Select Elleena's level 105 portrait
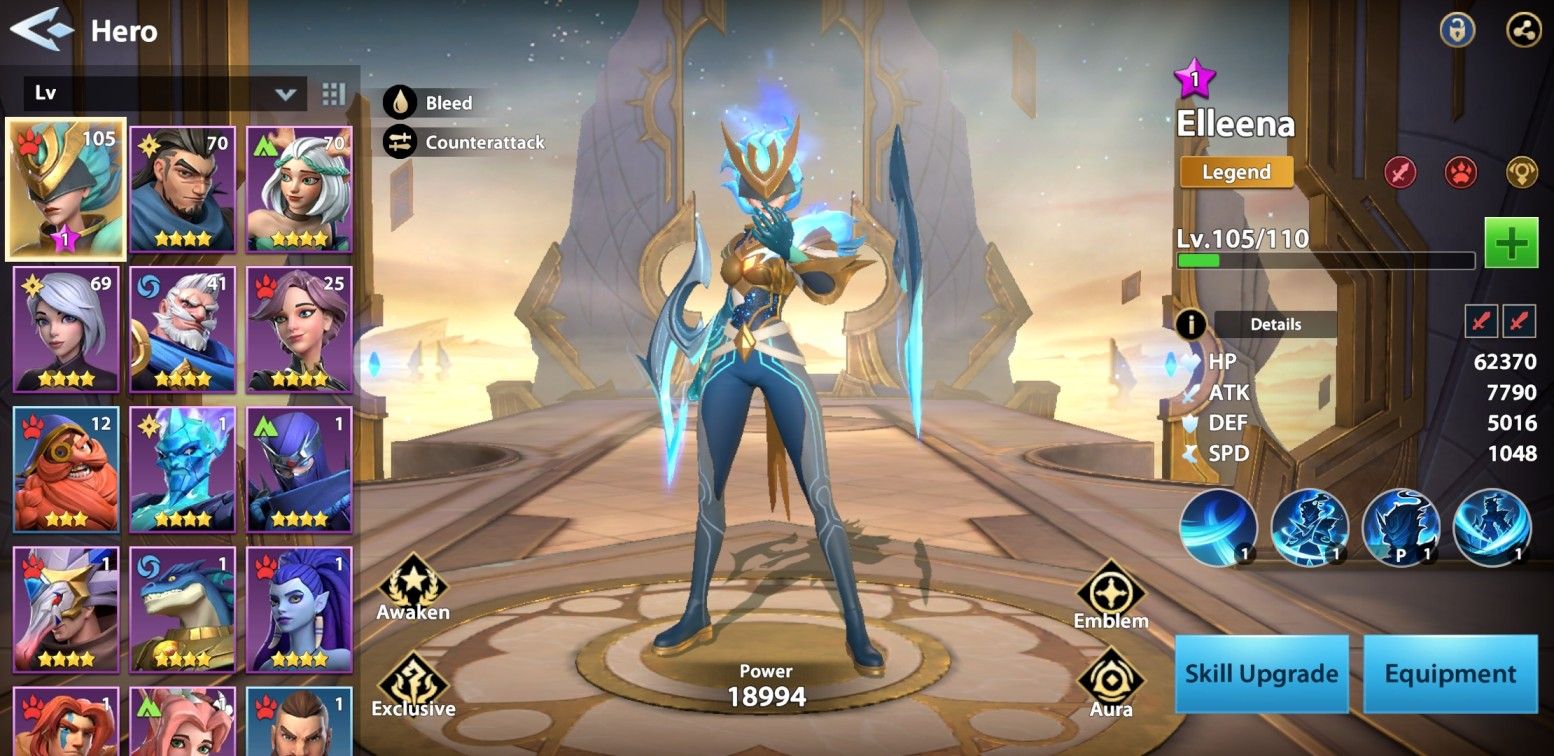The width and height of the screenshot is (1554, 756). (66, 189)
